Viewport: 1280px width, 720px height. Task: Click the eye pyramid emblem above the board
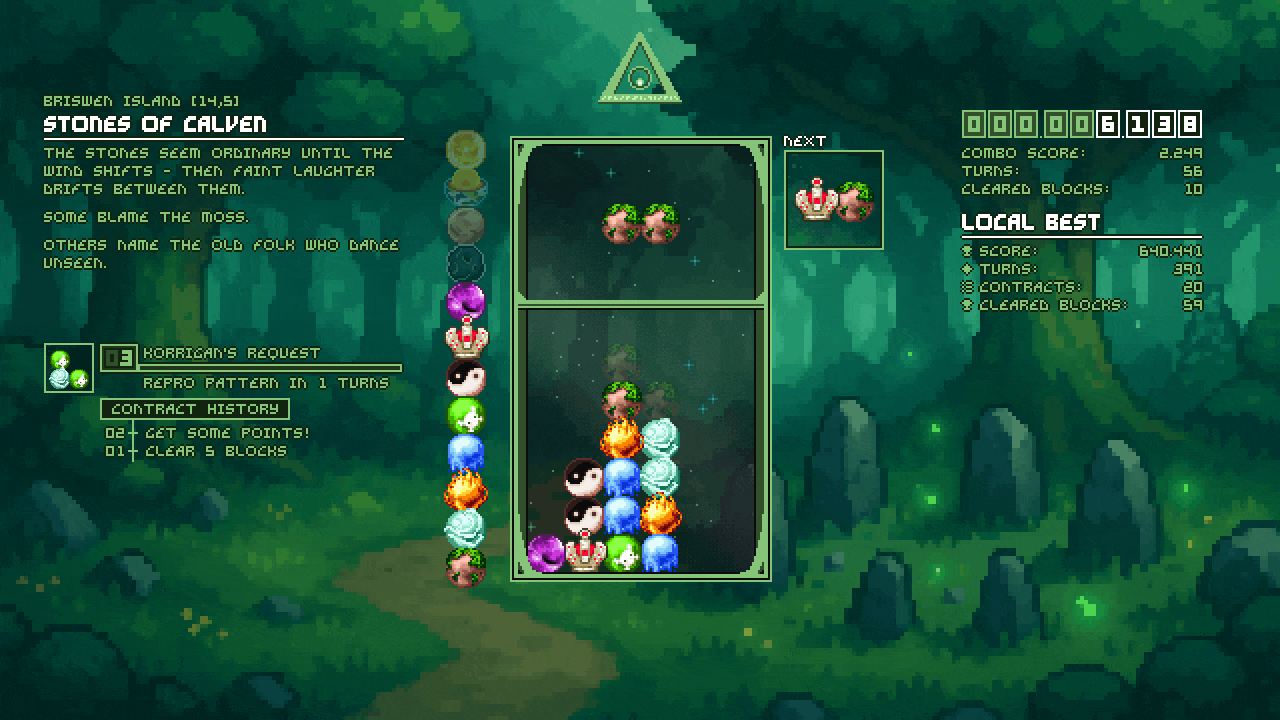pos(639,71)
